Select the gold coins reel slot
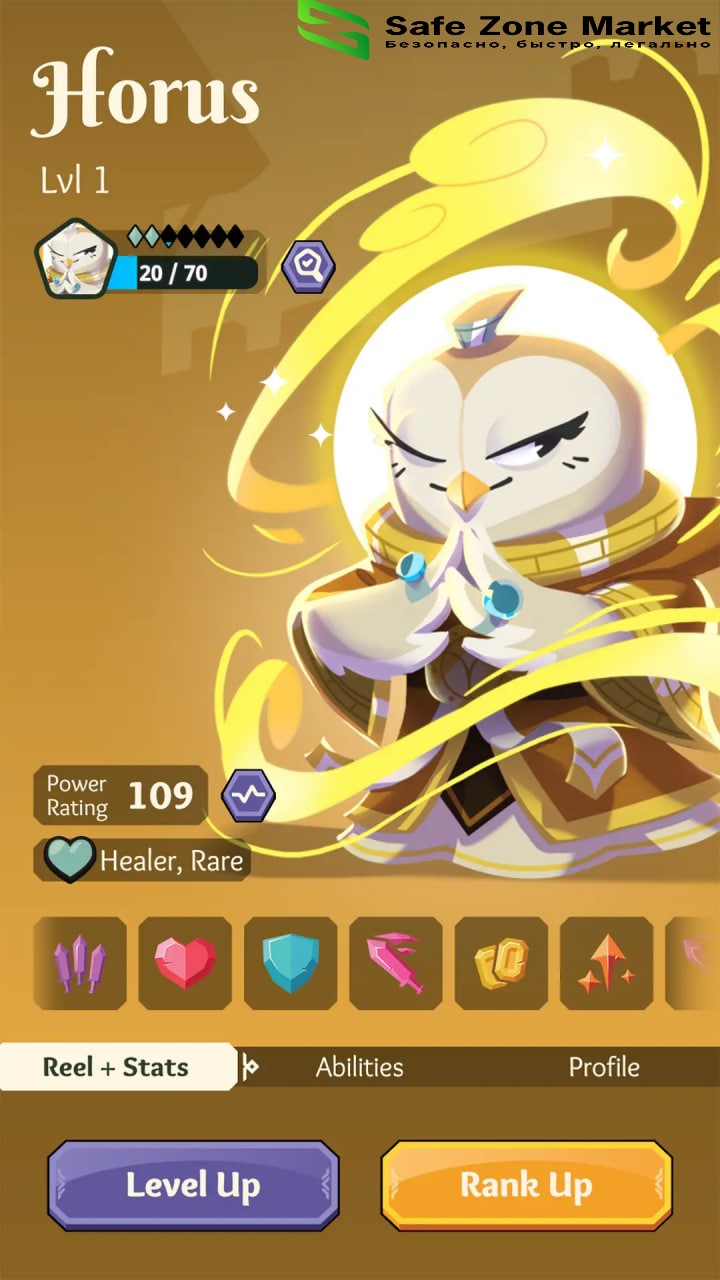 (x=501, y=963)
